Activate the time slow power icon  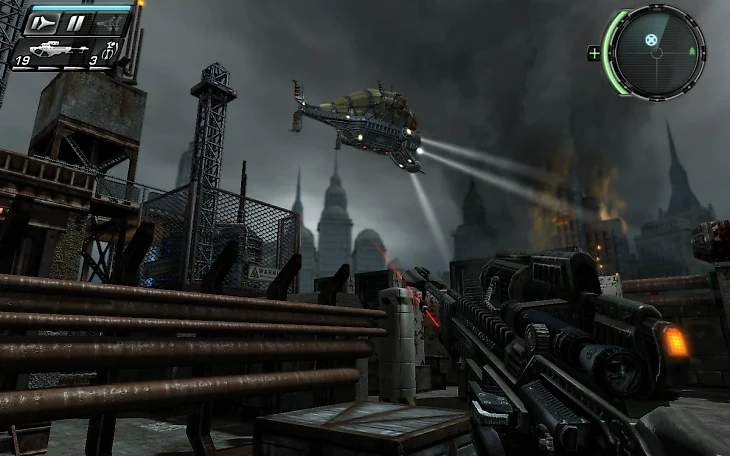pos(43,22)
